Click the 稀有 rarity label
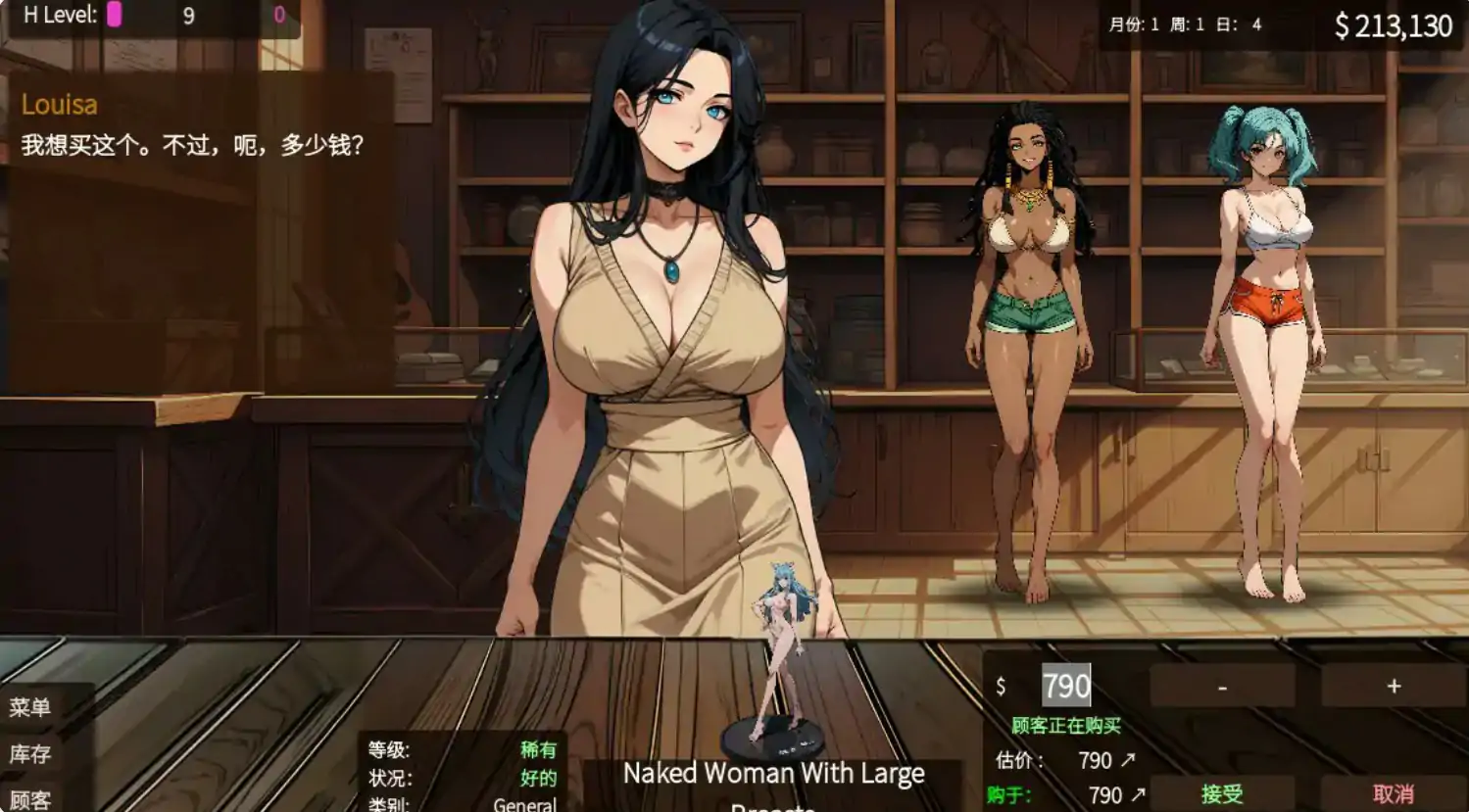1469x812 pixels. point(540,750)
